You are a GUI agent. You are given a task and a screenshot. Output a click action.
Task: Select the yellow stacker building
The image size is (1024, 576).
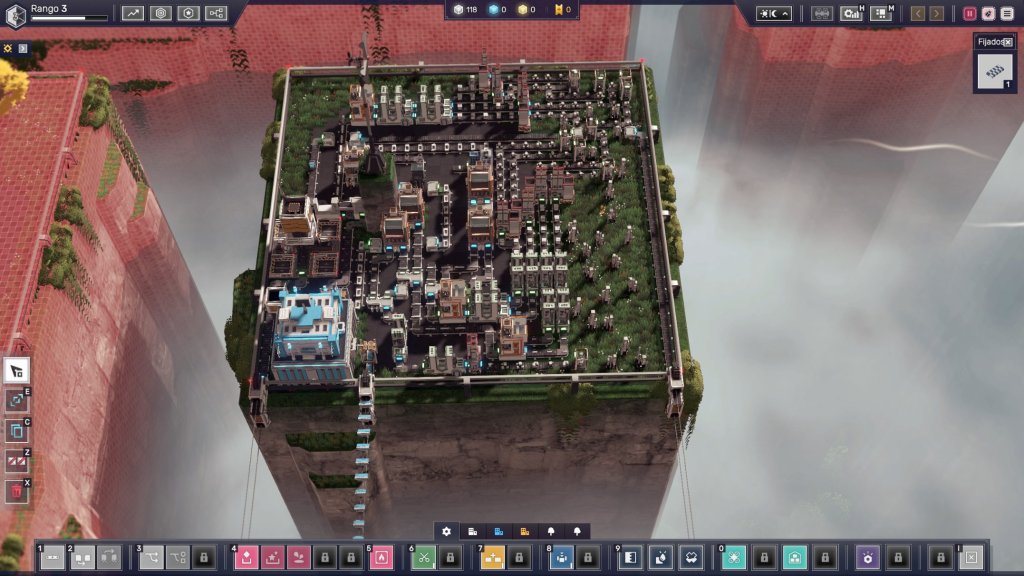[x=493, y=557]
